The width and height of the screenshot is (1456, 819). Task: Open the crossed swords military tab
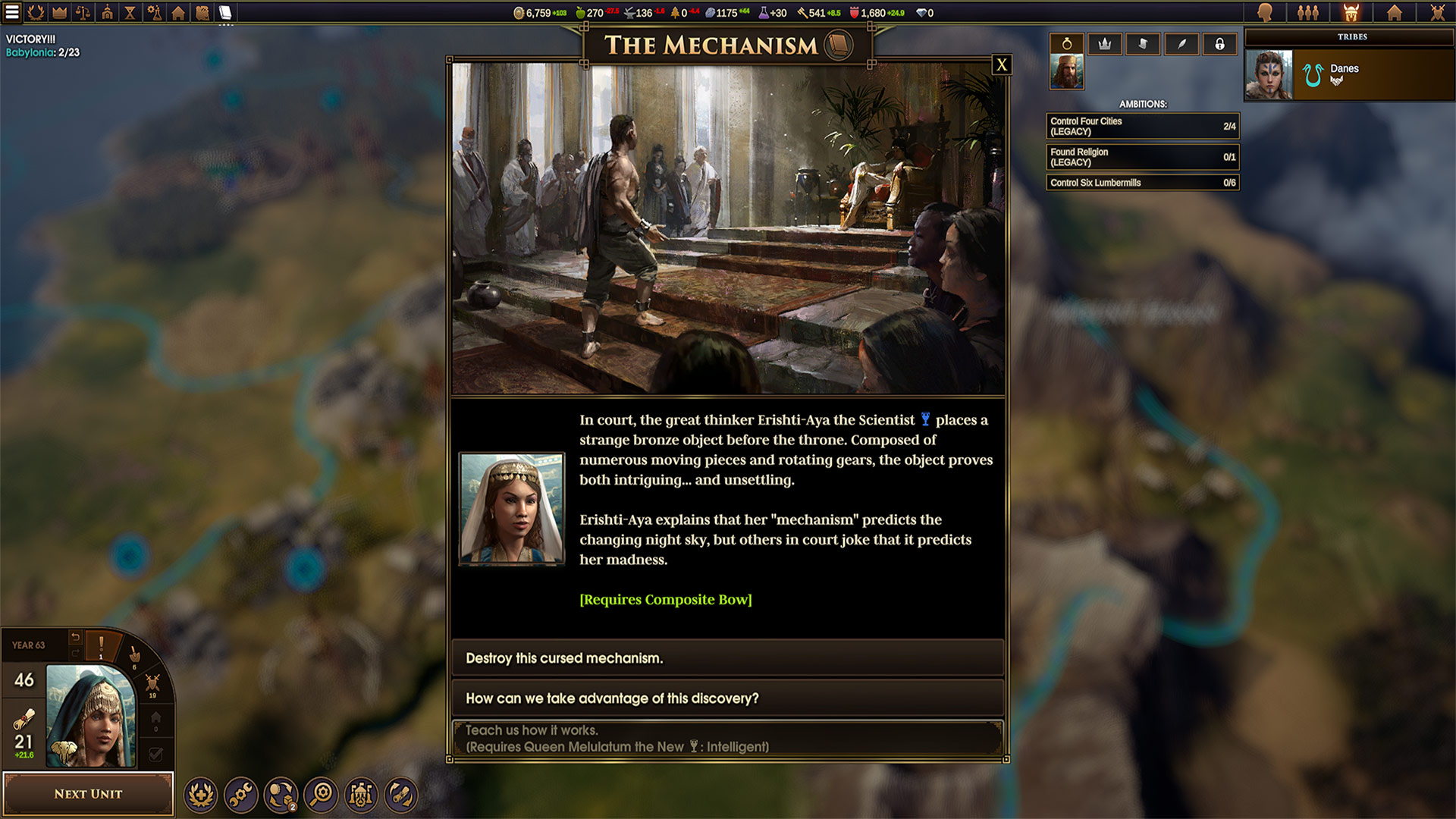click(x=1437, y=12)
